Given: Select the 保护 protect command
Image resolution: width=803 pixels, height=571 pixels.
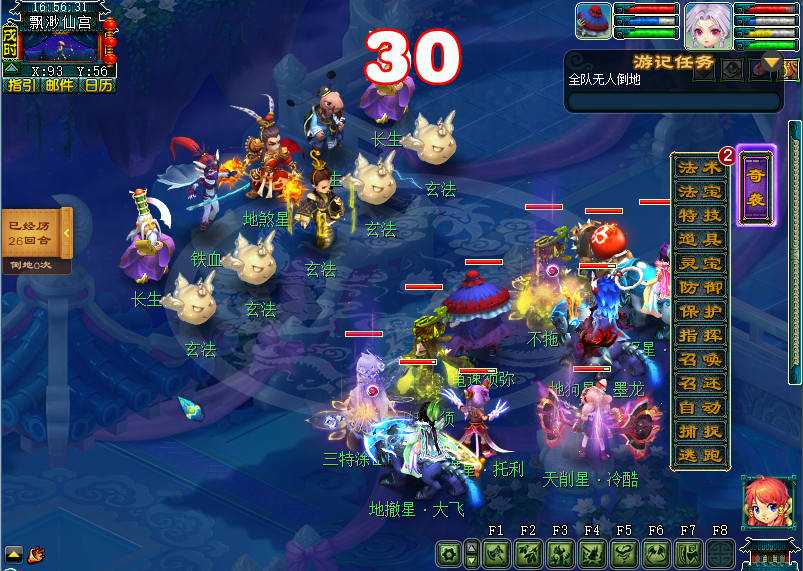Looking at the screenshot, I should (x=699, y=311).
